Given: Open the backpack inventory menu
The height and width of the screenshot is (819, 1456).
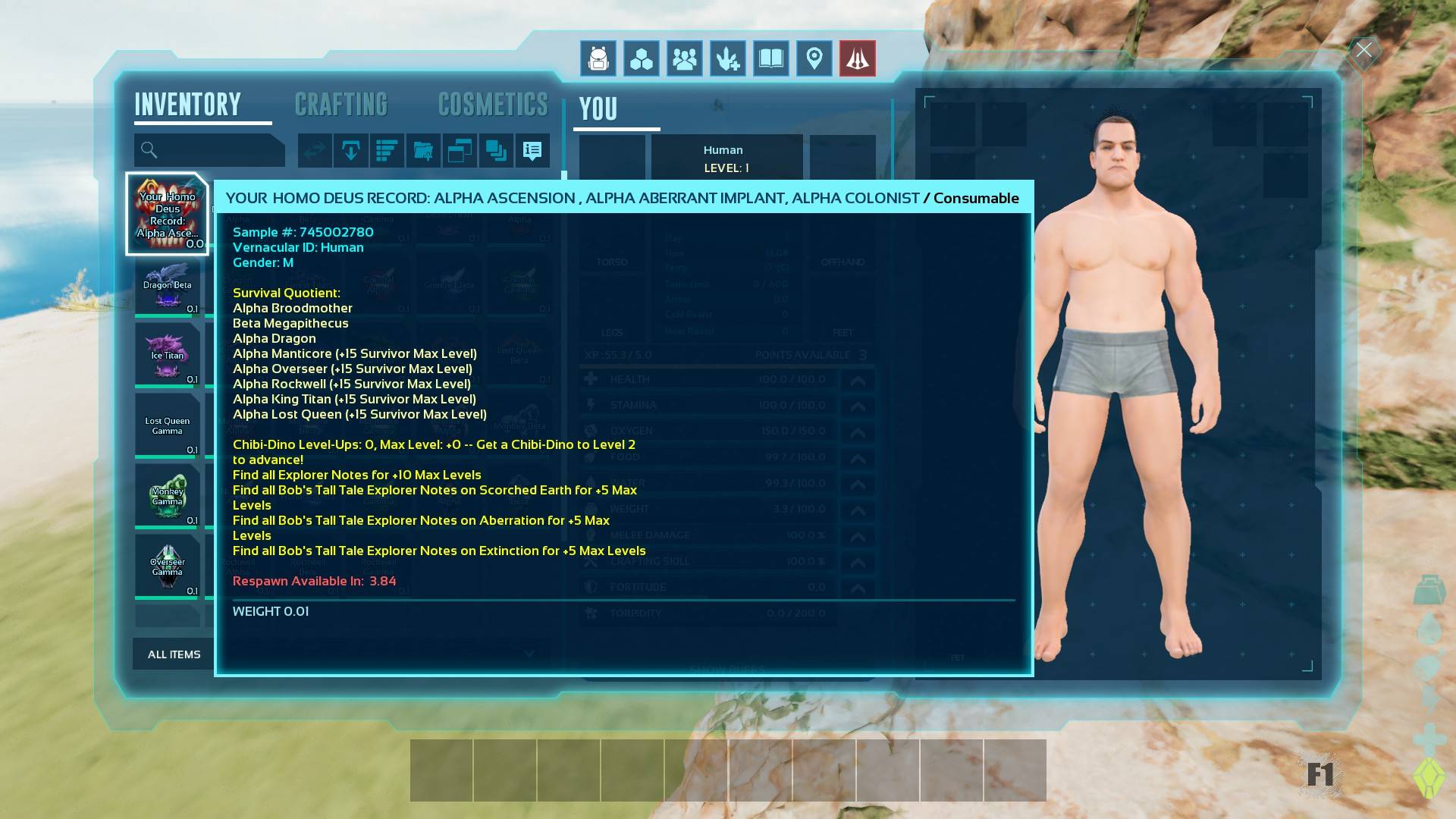Looking at the screenshot, I should (x=598, y=58).
